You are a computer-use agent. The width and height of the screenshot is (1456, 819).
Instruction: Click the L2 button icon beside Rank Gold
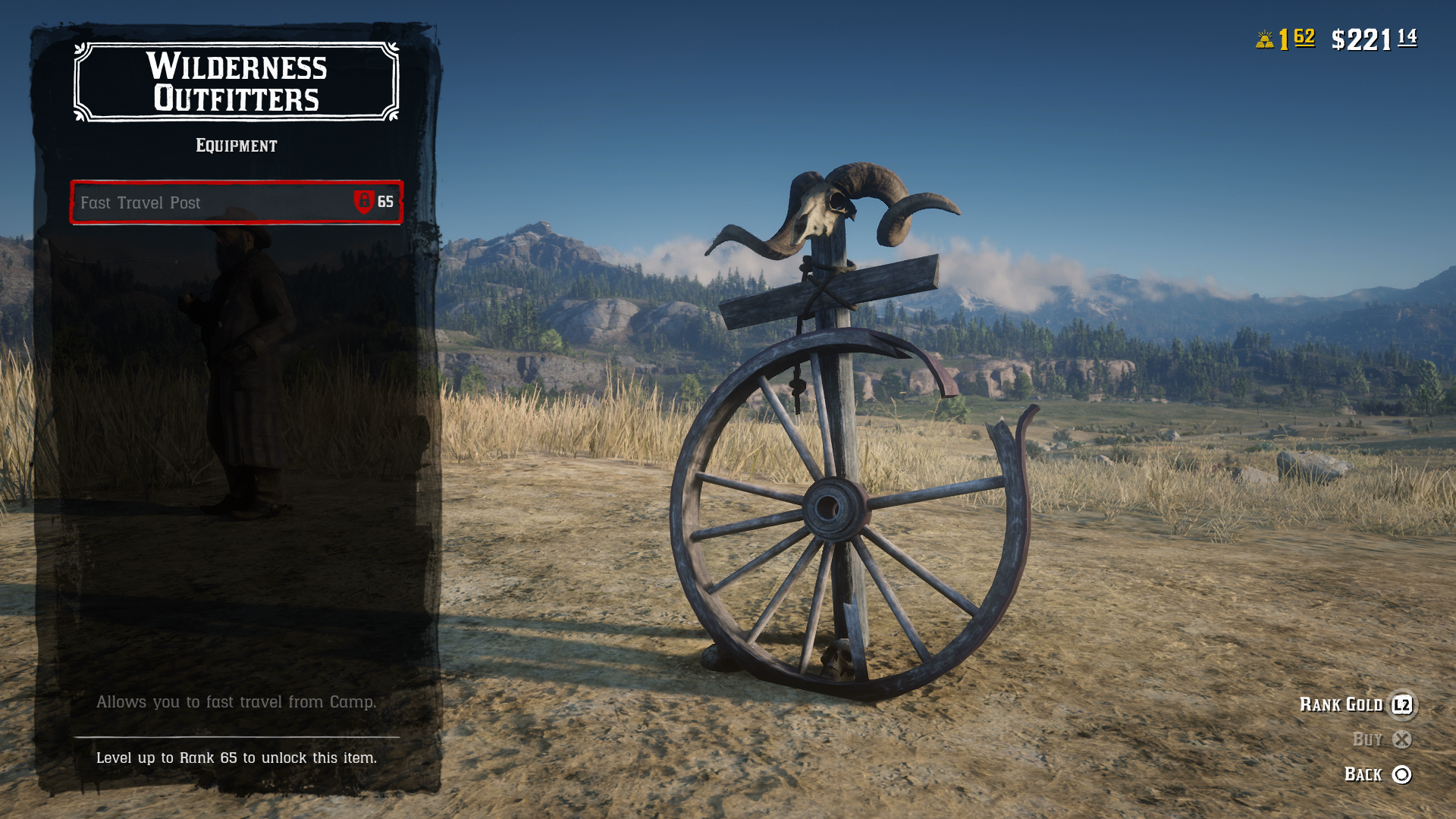[1404, 705]
